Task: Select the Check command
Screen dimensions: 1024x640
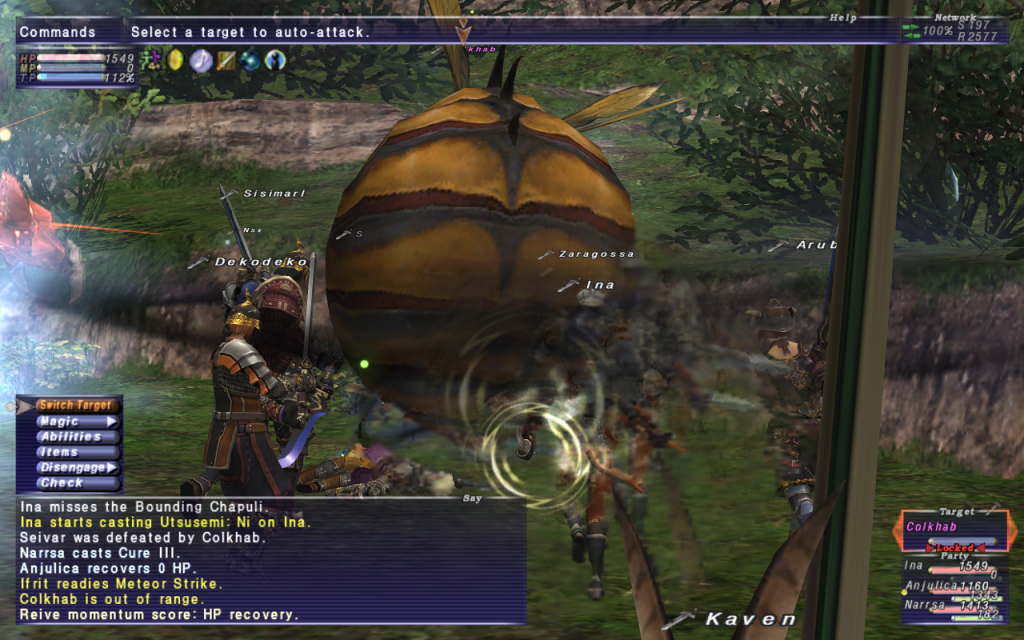Action: pyautogui.click(x=62, y=482)
